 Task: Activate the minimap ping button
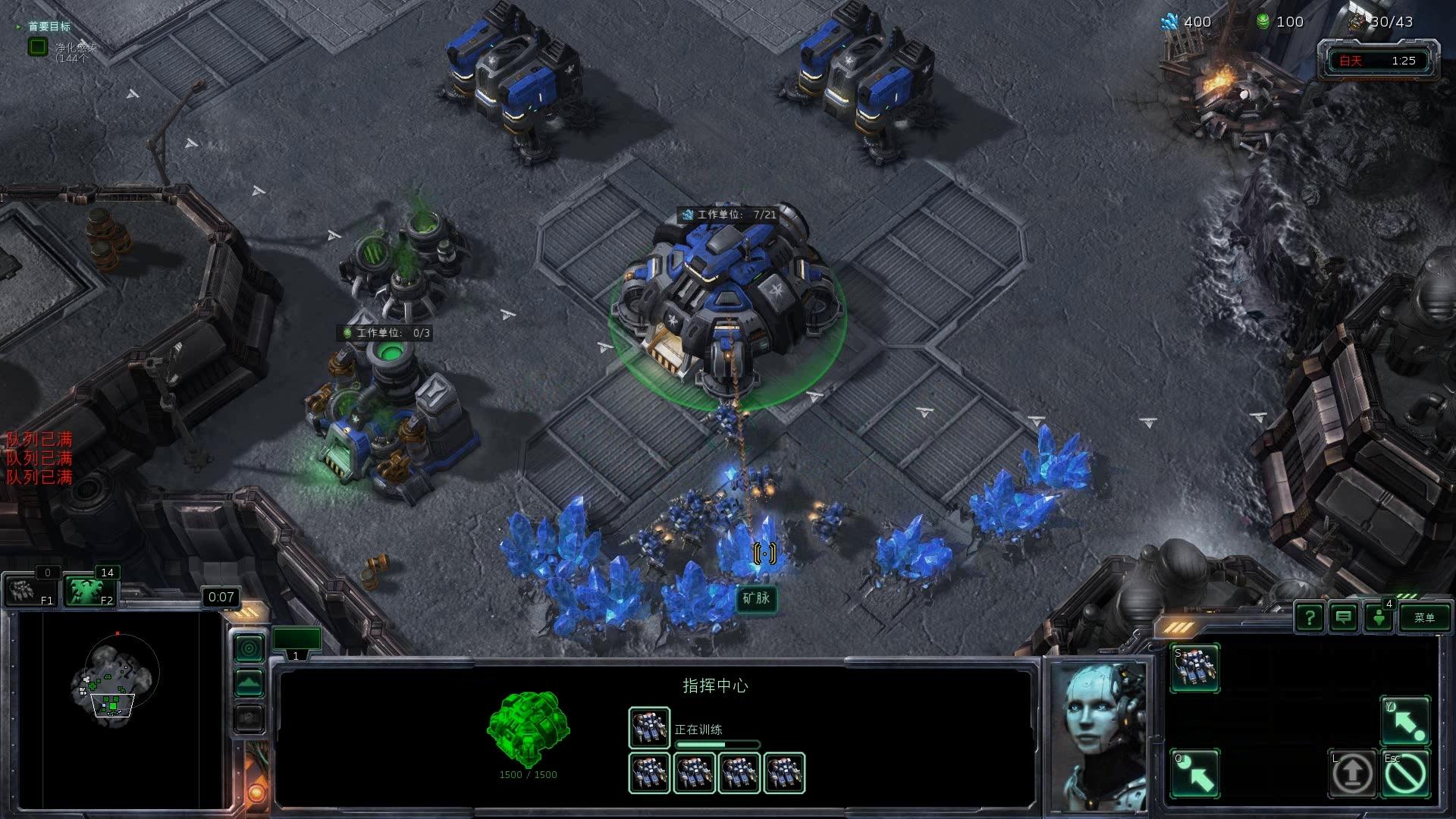249,648
